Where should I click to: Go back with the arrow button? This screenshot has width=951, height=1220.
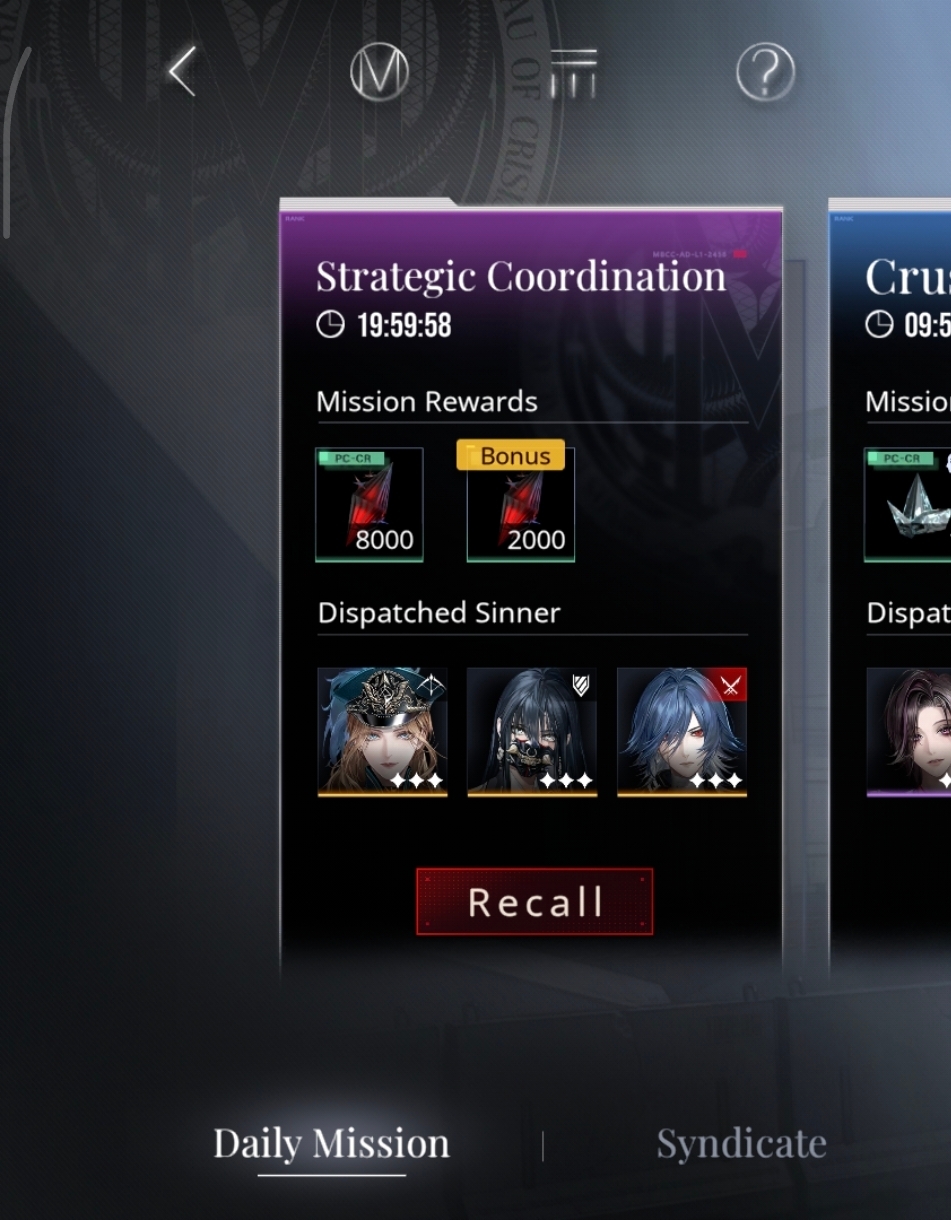coord(182,72)
